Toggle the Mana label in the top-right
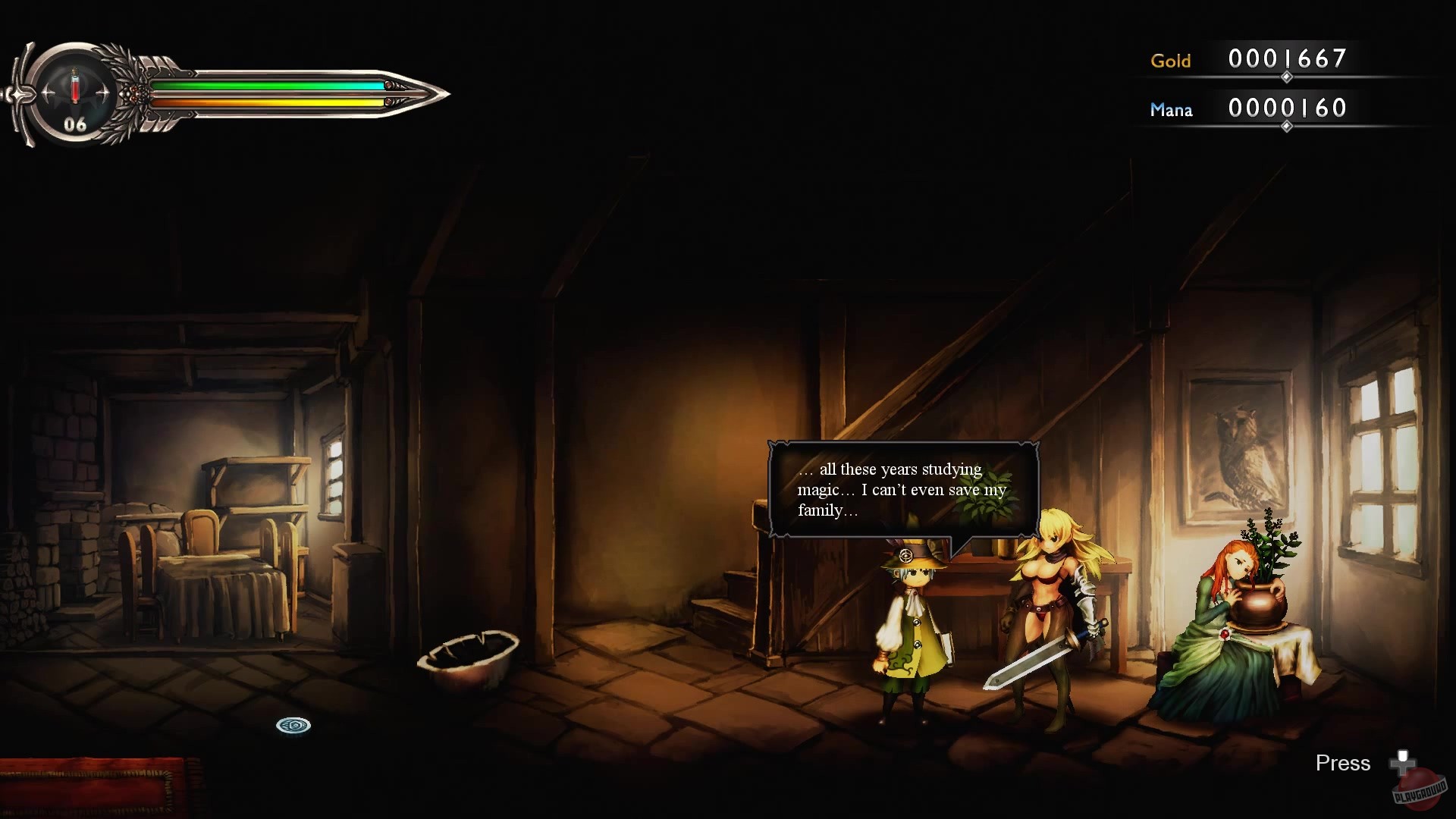Viewport: 1456px width, 819px height. (1172, 110)
